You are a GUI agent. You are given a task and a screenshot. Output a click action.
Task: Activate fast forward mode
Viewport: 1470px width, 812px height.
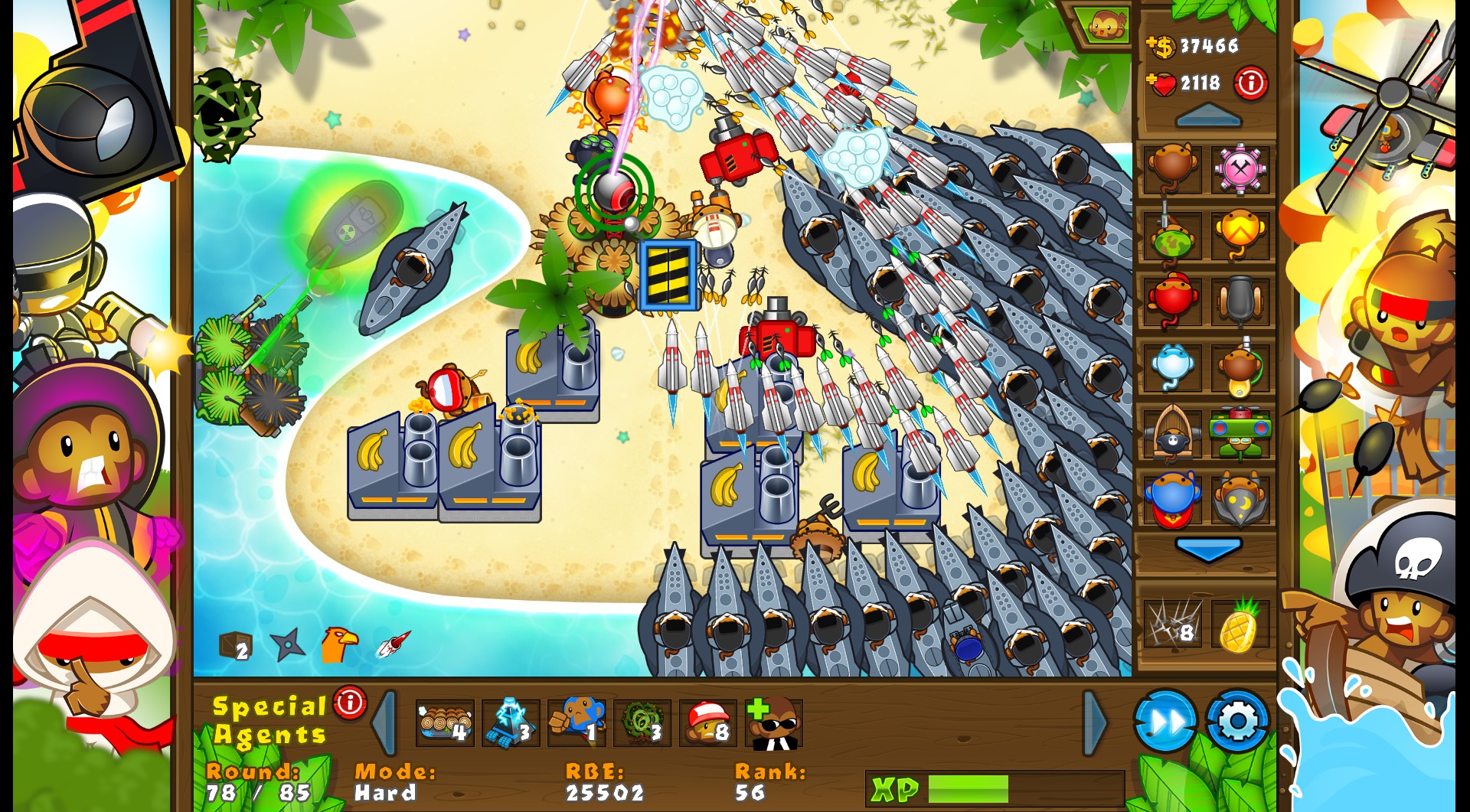(x=1164, y=720)
